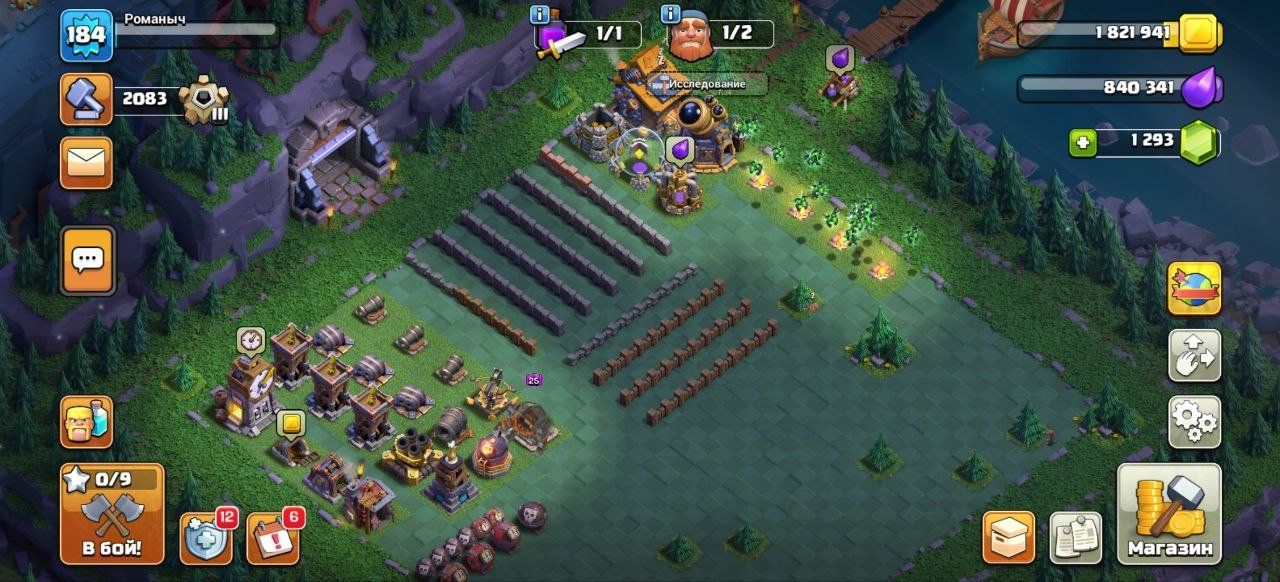Open the shield button with 12 badge
Viewport: 1280px width, 582px height.
(x=206, y=539)
